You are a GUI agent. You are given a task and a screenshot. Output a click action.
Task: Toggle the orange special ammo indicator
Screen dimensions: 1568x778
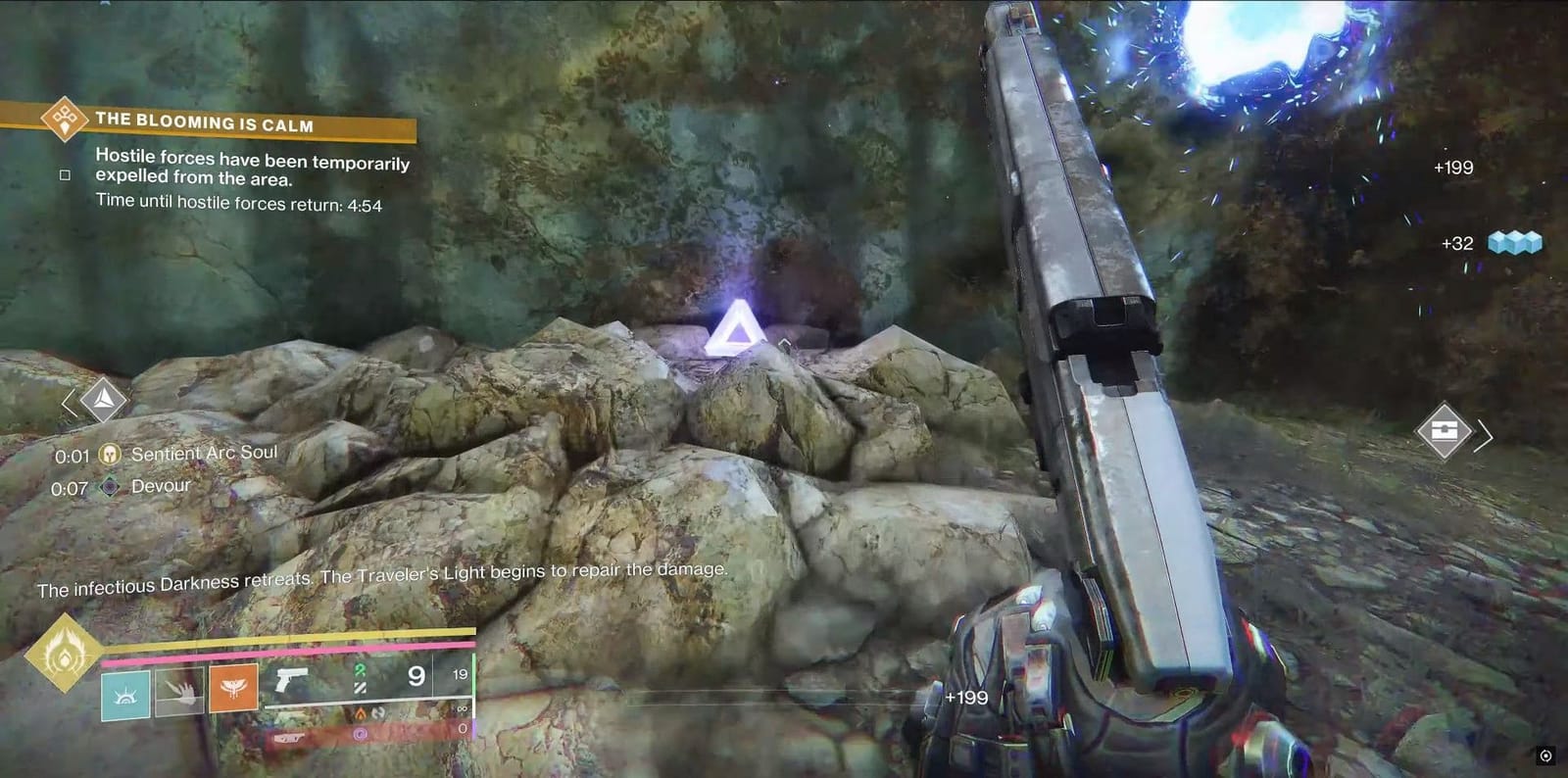pos(361,714)
